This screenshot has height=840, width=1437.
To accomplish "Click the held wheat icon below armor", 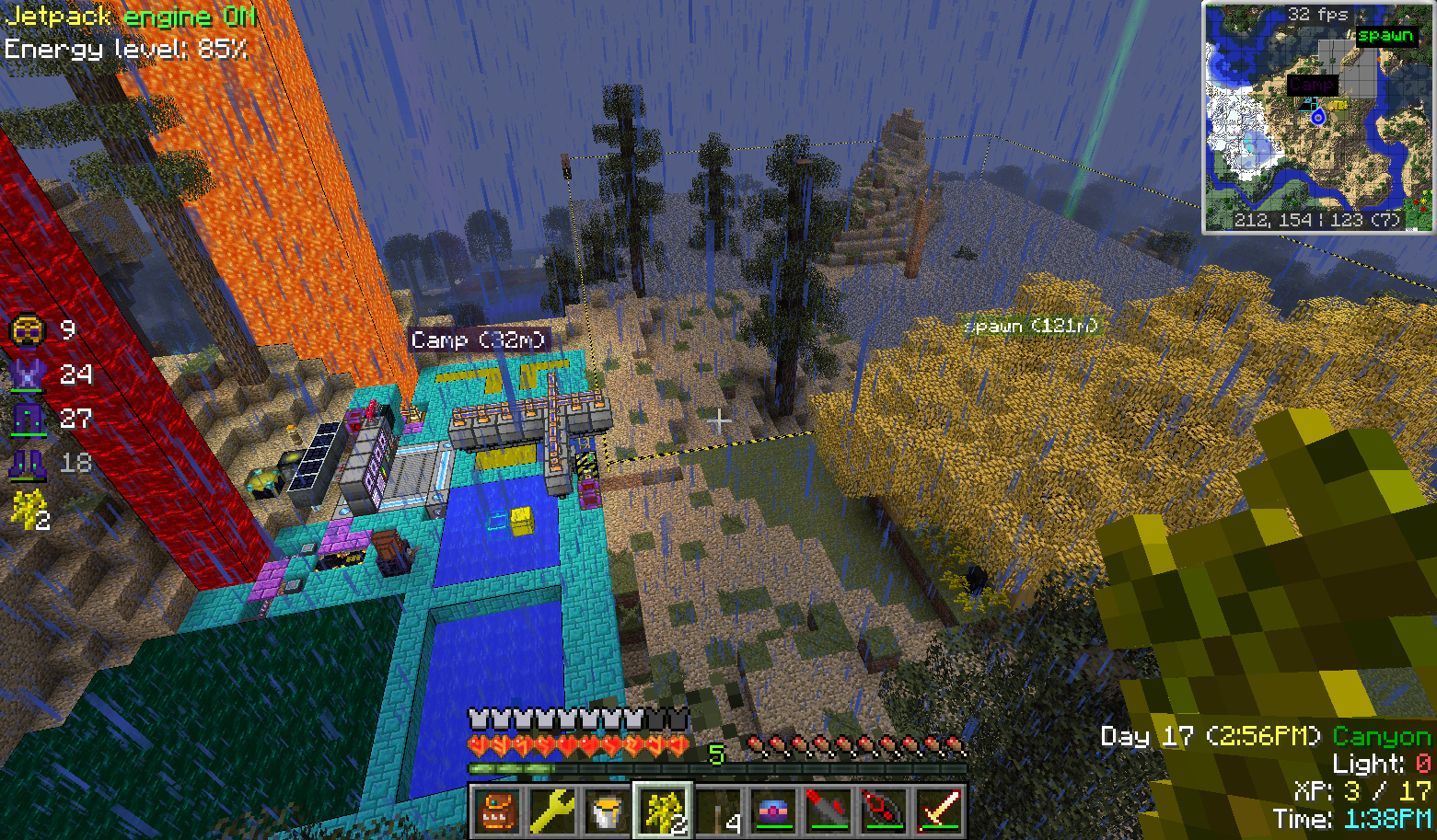I will (28, 509).
